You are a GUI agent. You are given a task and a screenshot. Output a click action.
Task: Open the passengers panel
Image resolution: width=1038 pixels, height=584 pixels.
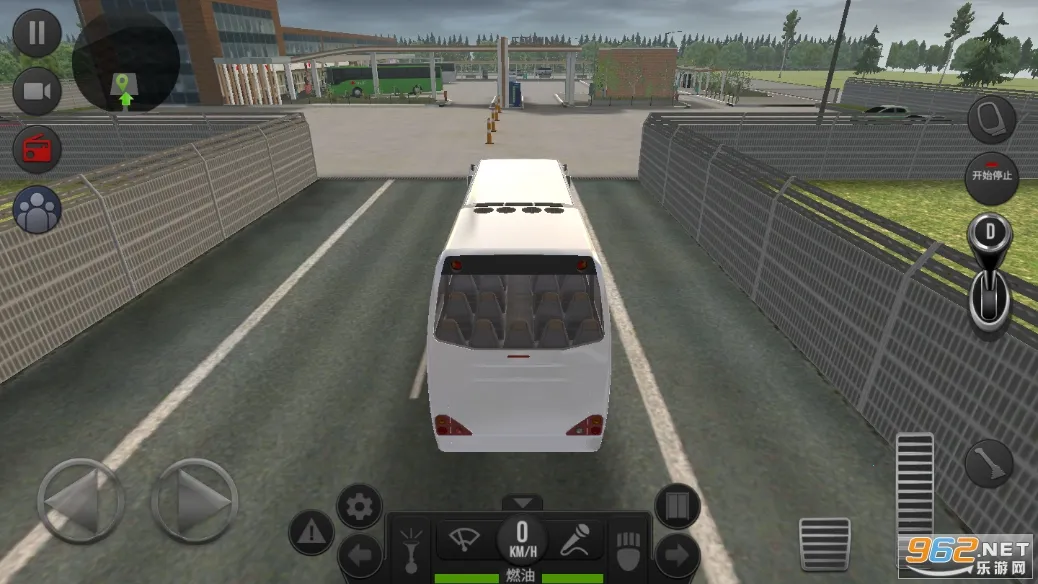click(37, 210)
